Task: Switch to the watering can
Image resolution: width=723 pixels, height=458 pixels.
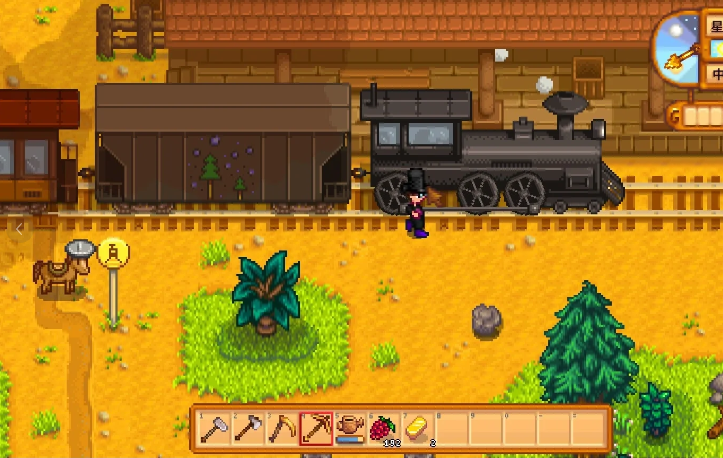Action: click(x=350, y=428)
